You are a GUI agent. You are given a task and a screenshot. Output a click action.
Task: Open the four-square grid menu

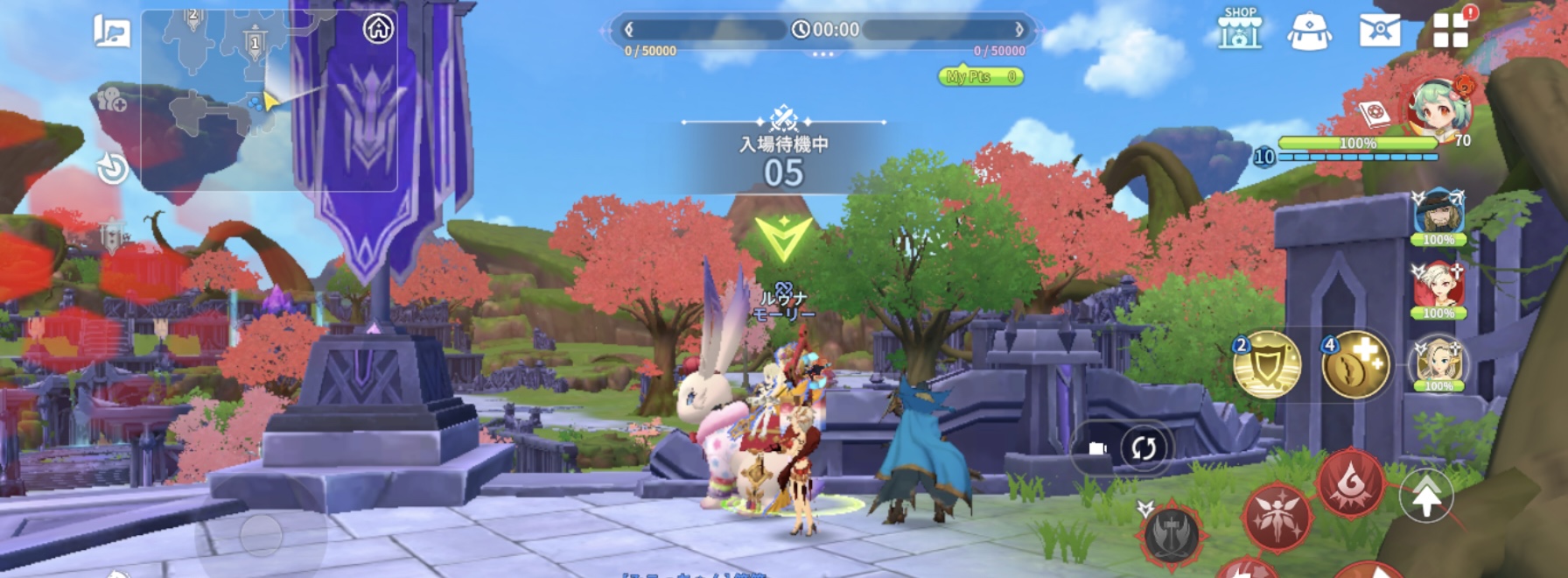(1450, 31)
